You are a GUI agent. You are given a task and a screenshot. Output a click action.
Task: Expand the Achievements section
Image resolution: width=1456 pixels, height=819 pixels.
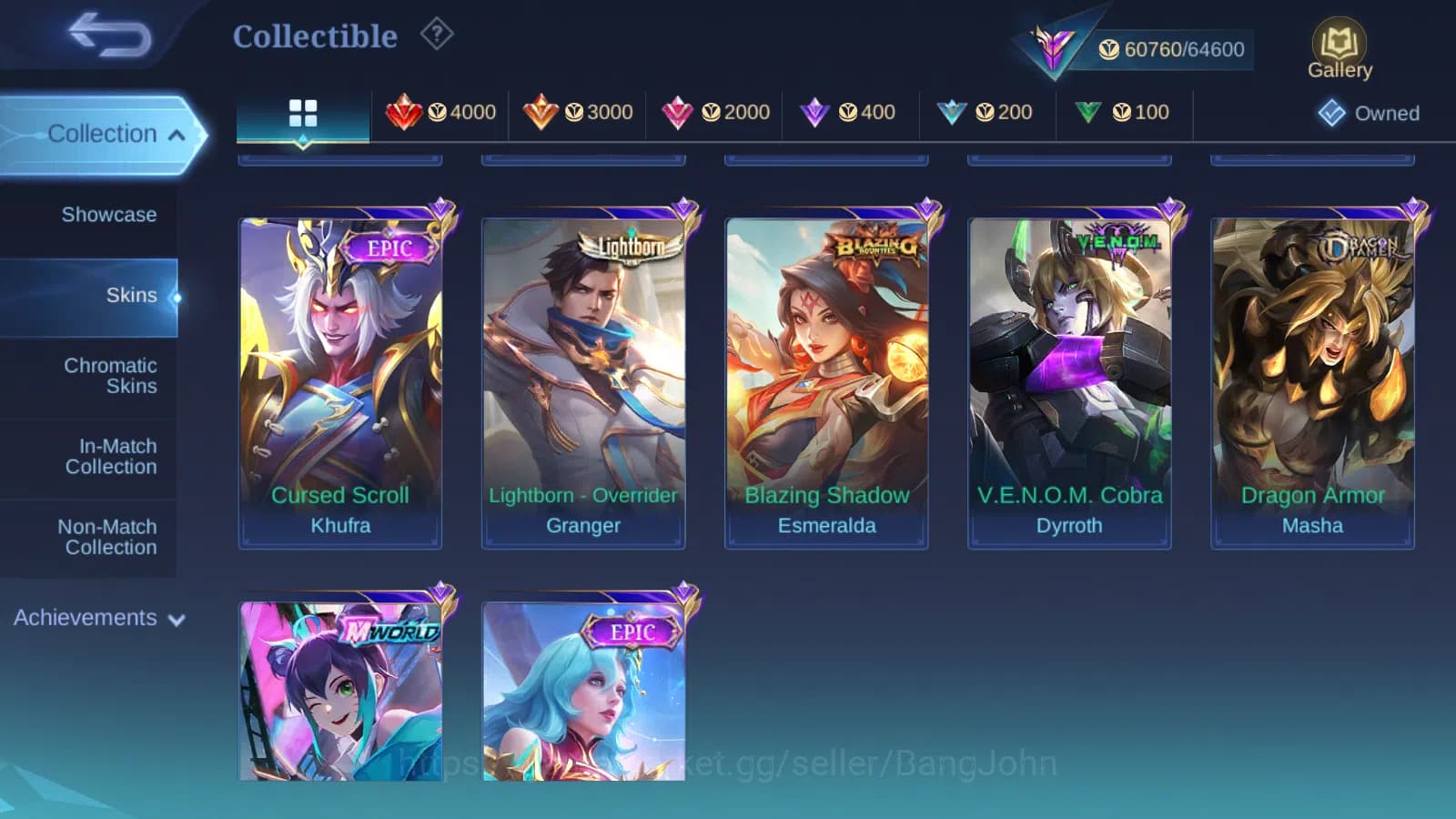pyautogui.click(x=97, y=618)
